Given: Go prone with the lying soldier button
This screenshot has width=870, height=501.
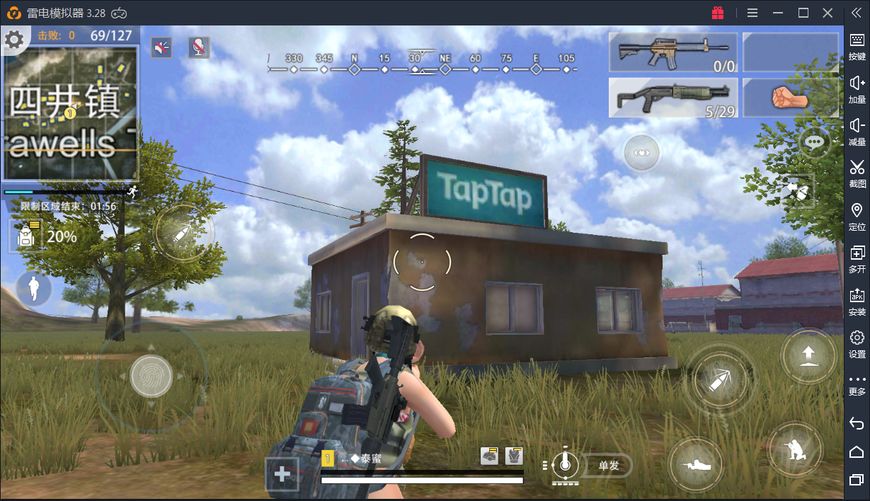Looking at the screenshot, I should coord(695,465).
